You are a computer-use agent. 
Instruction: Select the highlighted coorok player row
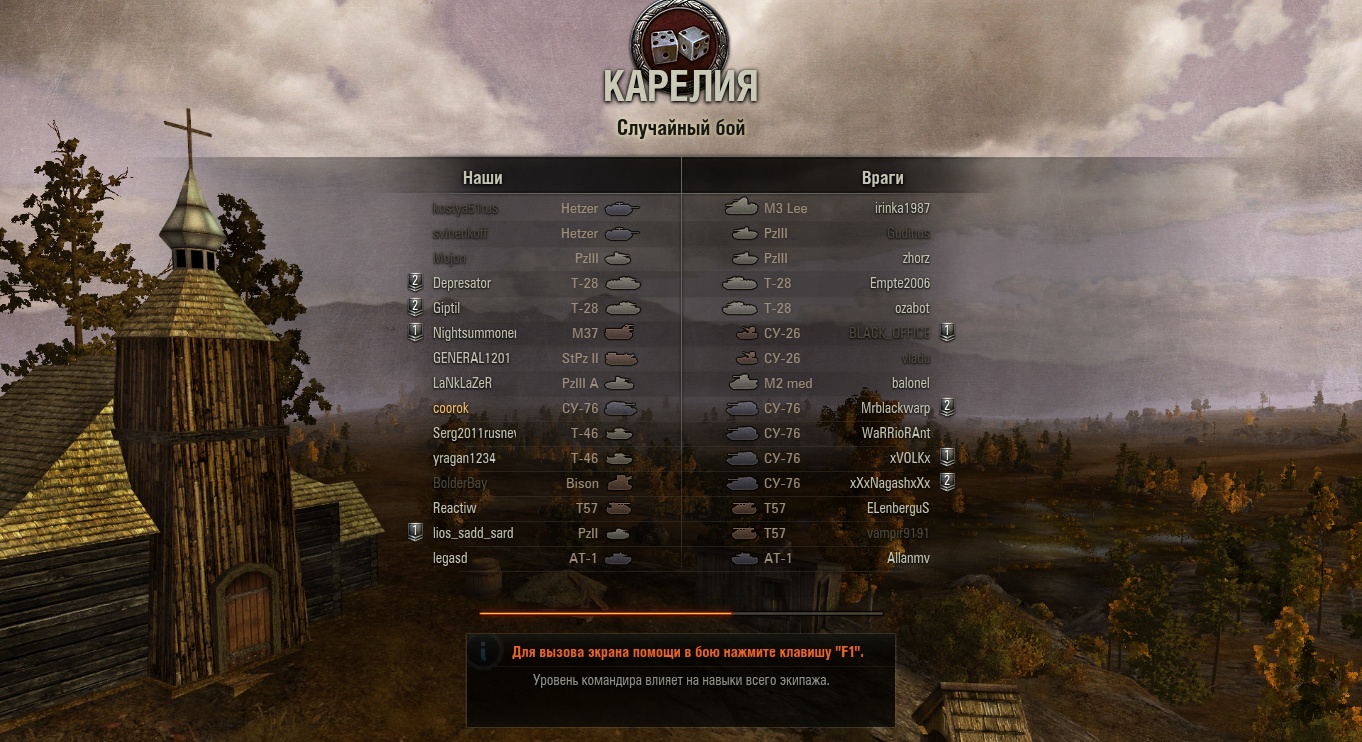coord(451,408)
